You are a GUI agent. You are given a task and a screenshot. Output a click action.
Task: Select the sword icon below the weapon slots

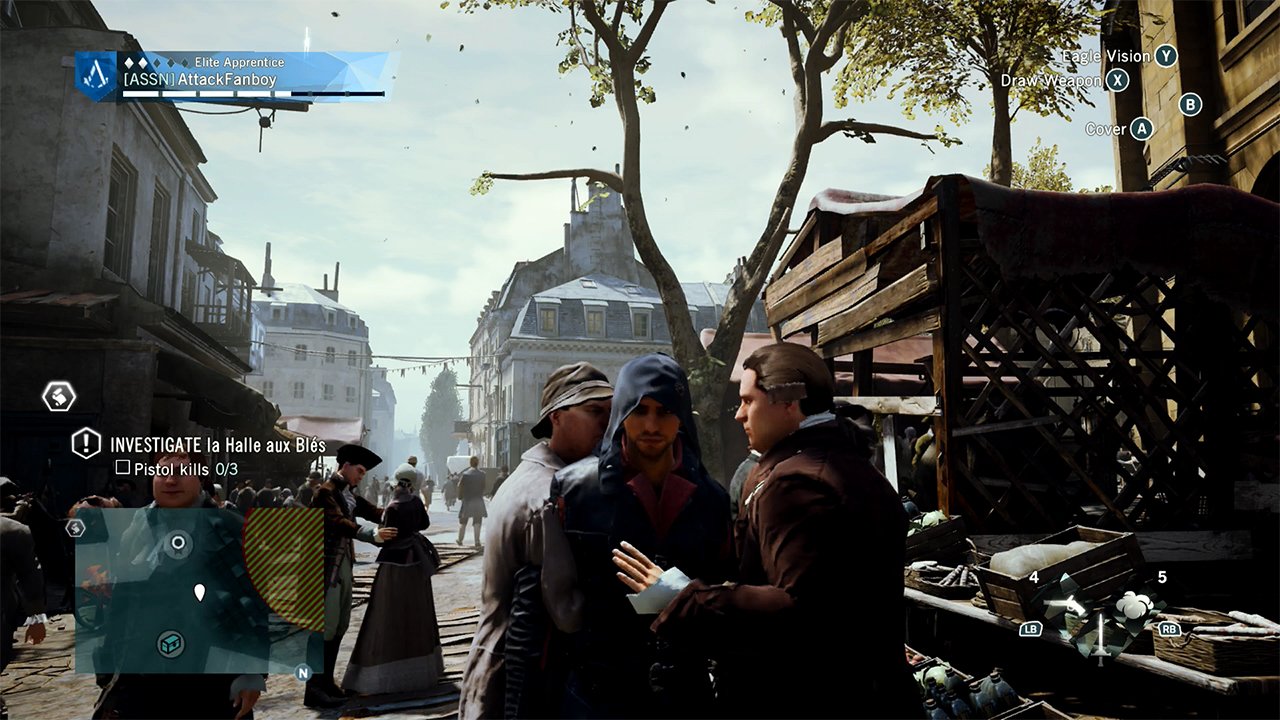[x=1100, y=638]
